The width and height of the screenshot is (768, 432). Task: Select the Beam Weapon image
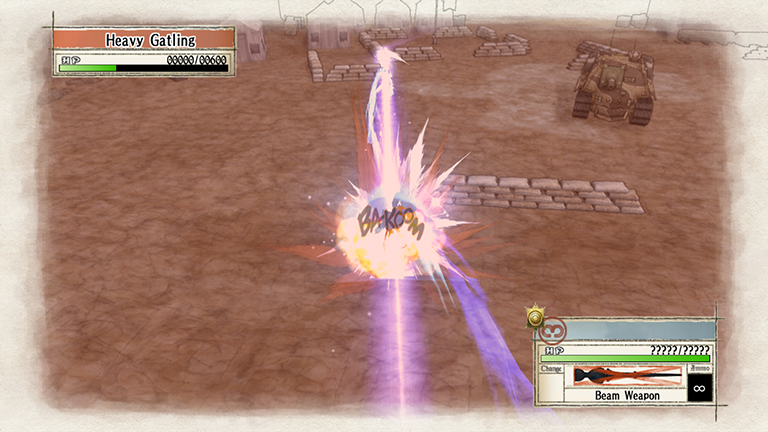click(625, 375)
